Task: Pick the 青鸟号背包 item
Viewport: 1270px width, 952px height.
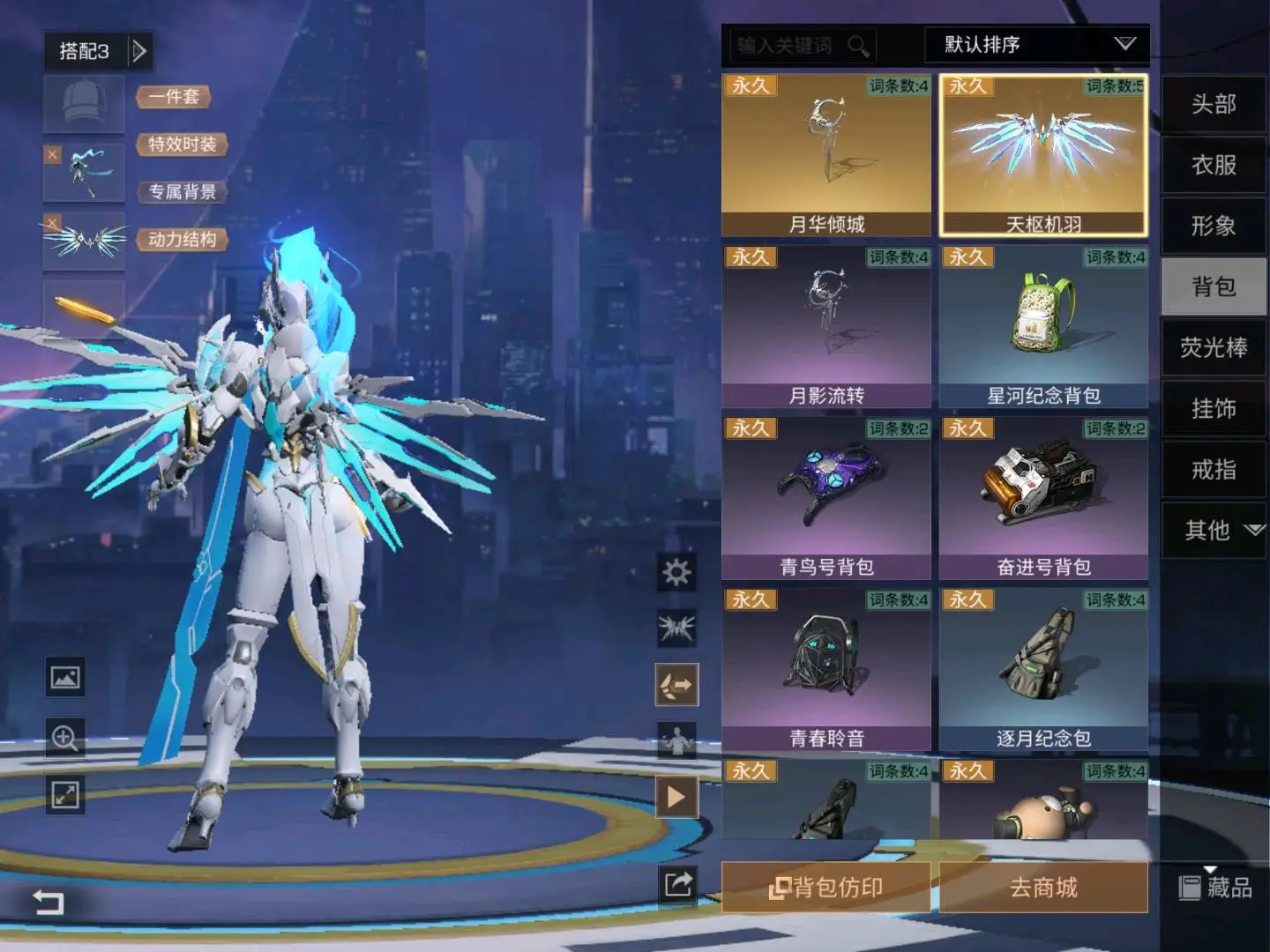Action: (x=826, y=498)
